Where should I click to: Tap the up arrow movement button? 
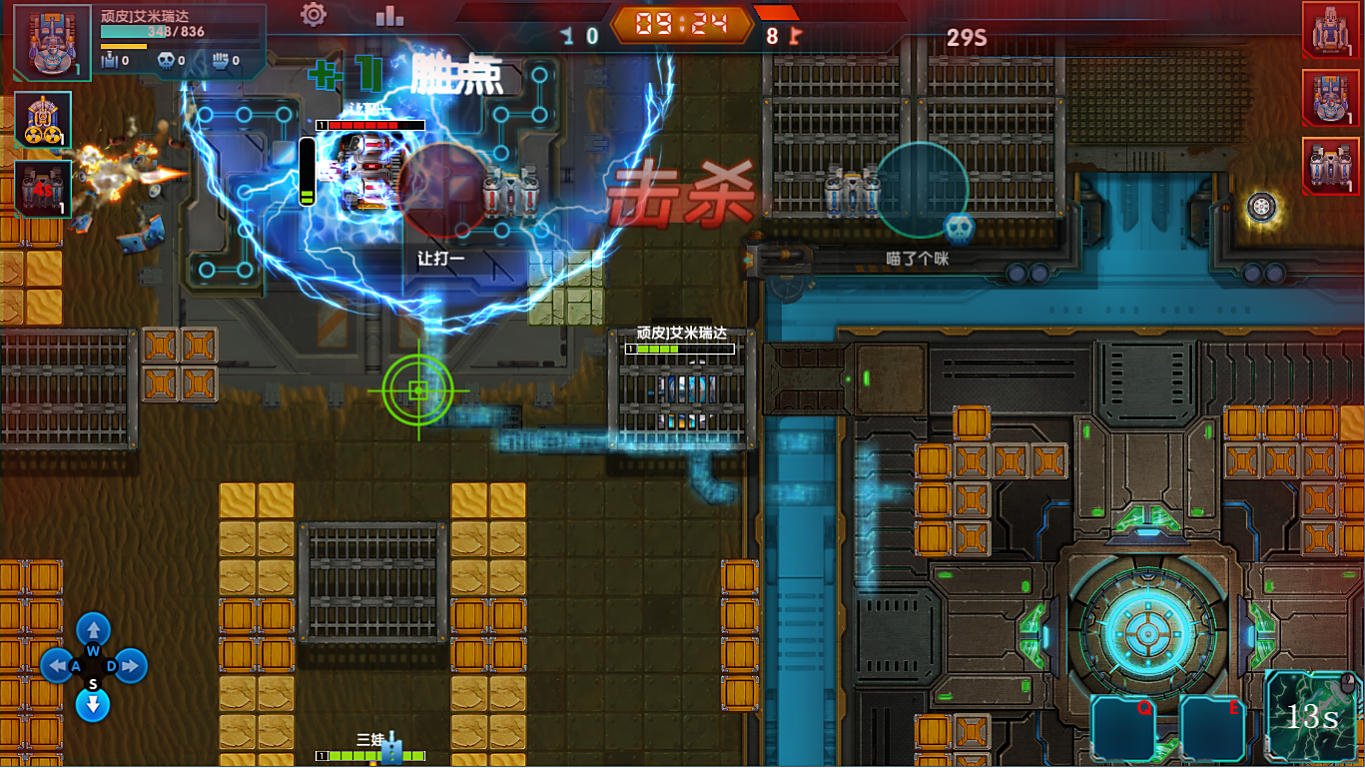(x=93, y=630)
